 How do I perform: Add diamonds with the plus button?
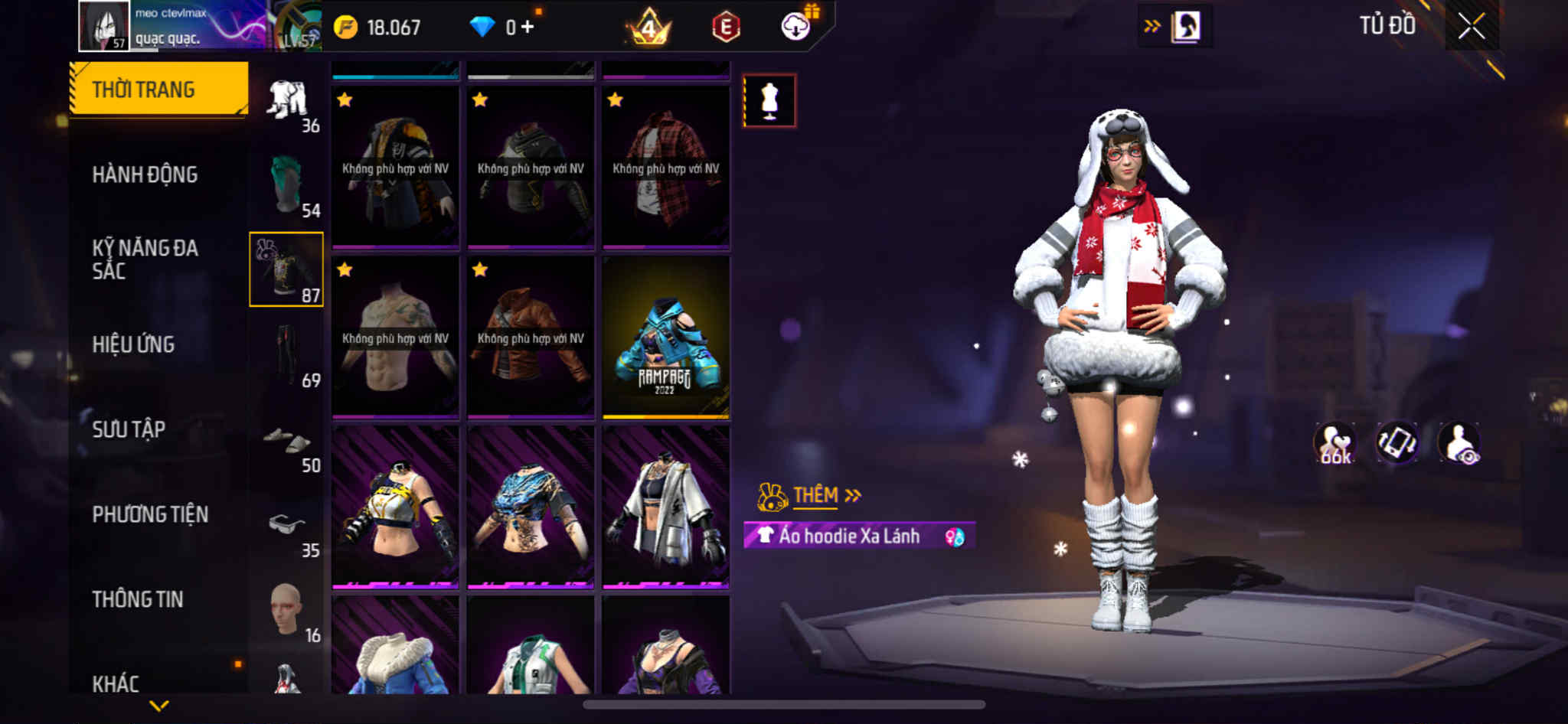tap(528, 28)
